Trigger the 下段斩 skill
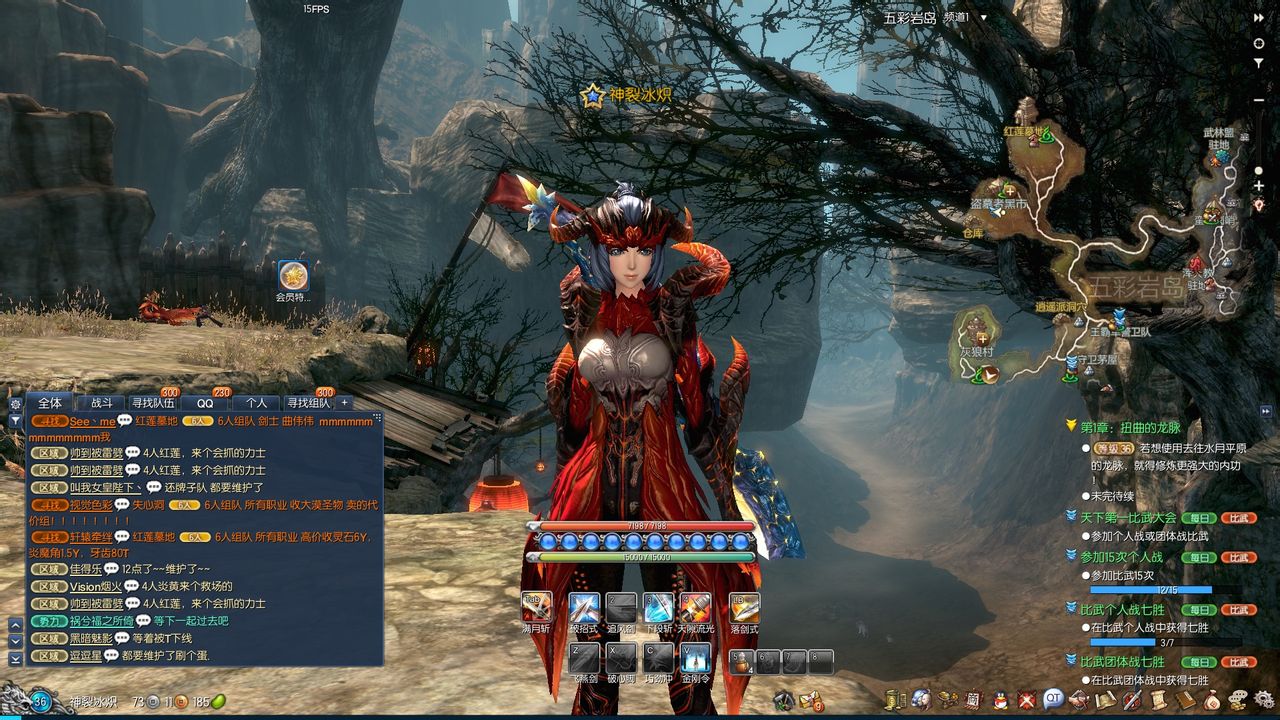Image resolution: width=1280 pixels, height=720 pixels. [659, 607]
